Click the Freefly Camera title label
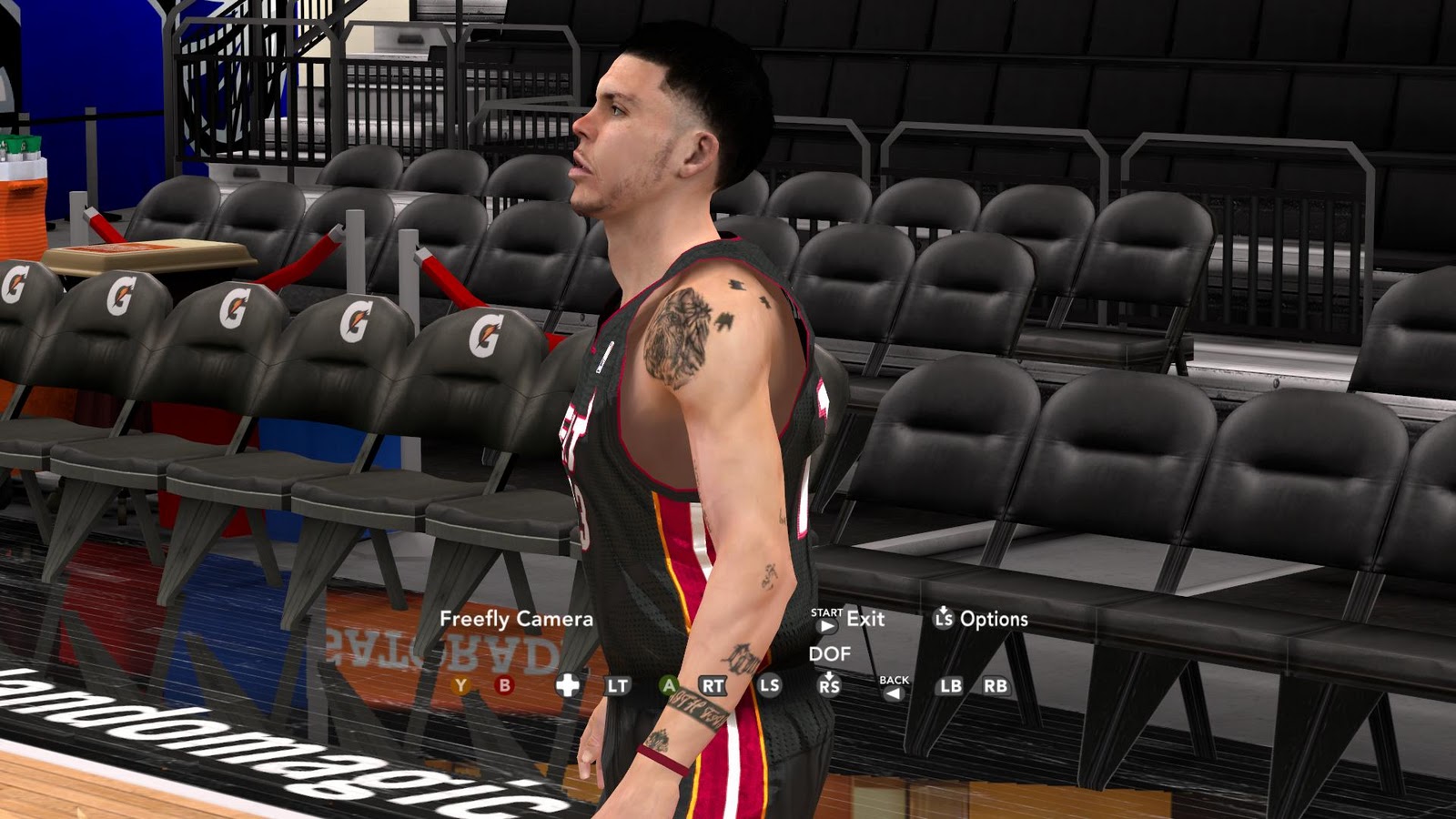This screenshot has height=819, width=1456. pos(515,619)
